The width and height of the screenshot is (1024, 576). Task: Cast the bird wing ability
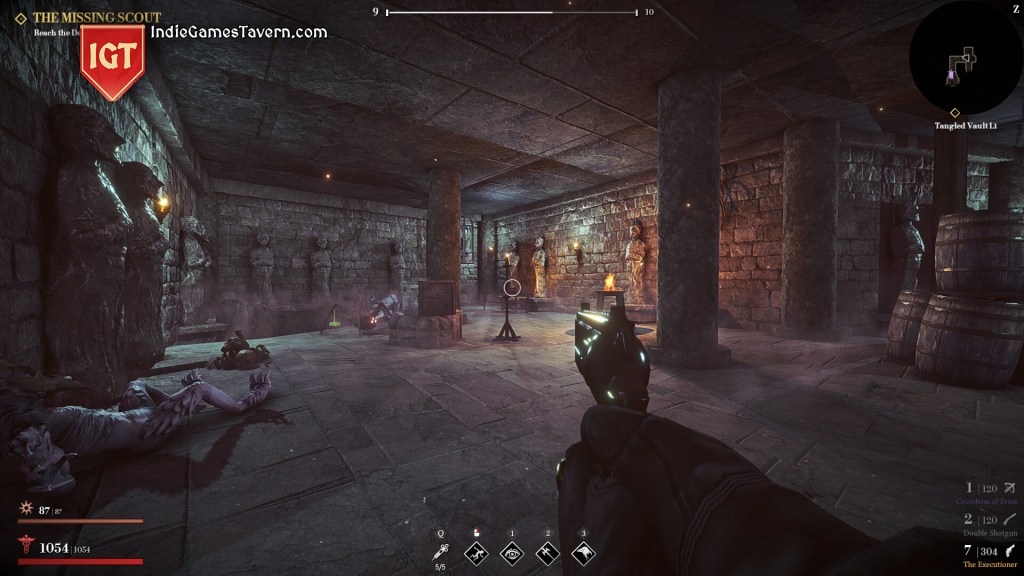583,552
